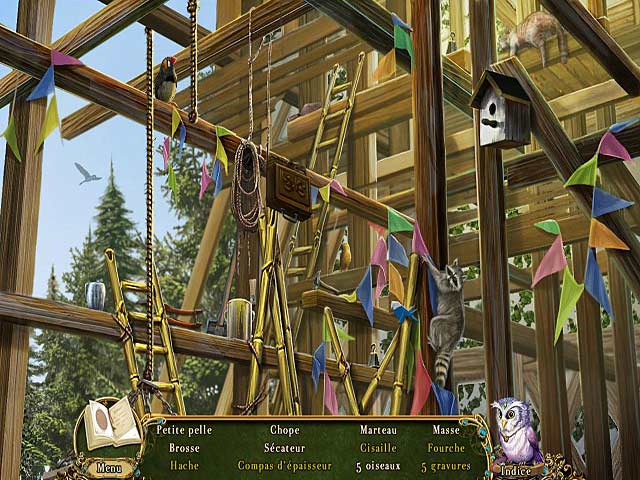The width and height of the screenshot is (640, 480).
Task: Select 'Hache' in the object list
Action: (x=184, y=465)
